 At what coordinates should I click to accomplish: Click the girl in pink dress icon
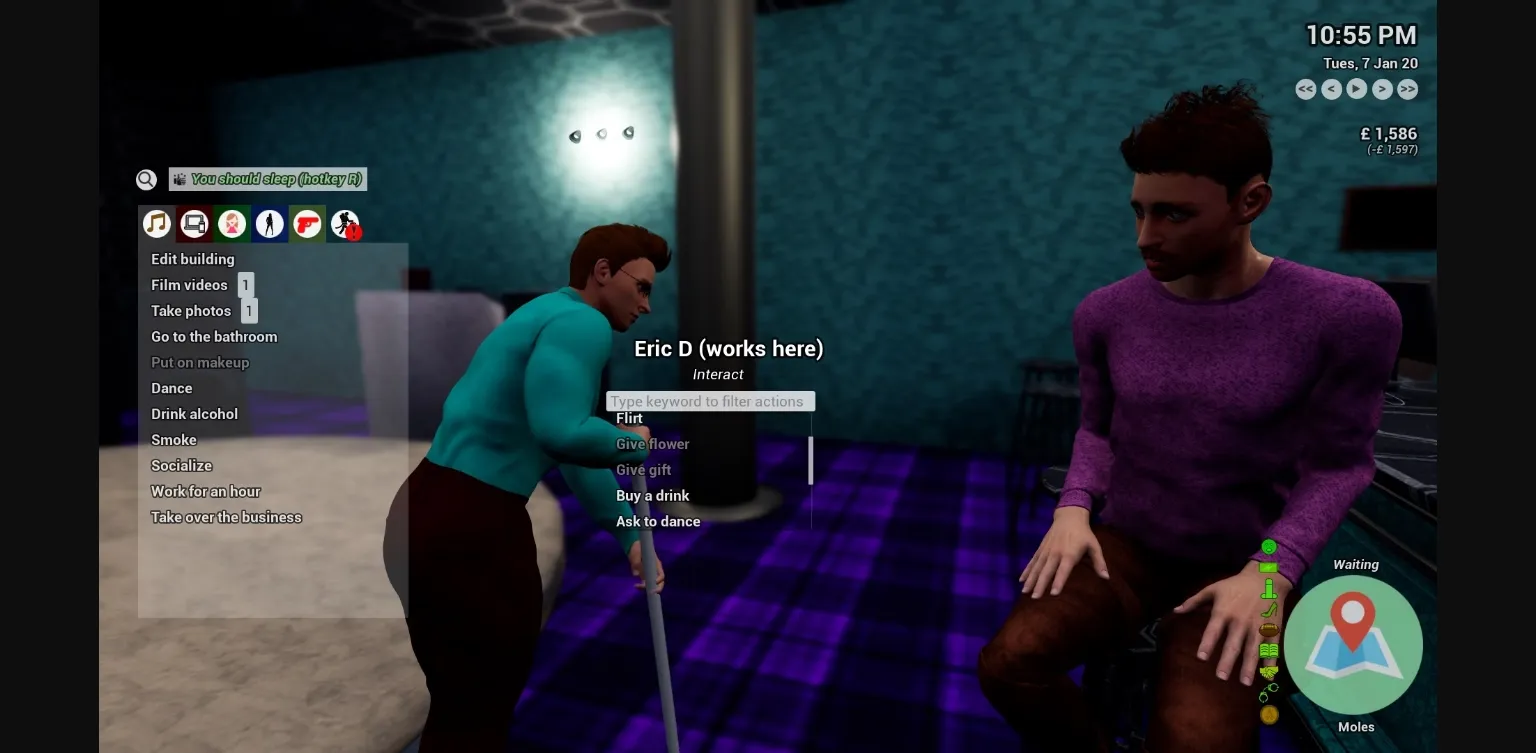click(232, 223)
